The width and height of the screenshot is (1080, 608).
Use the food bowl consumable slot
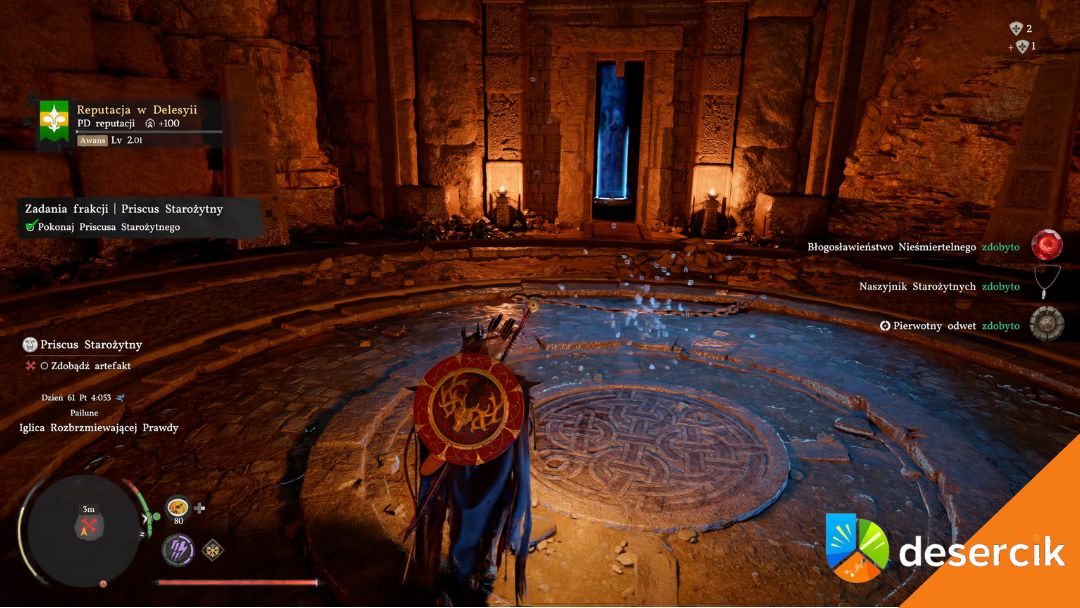[178, 507]
